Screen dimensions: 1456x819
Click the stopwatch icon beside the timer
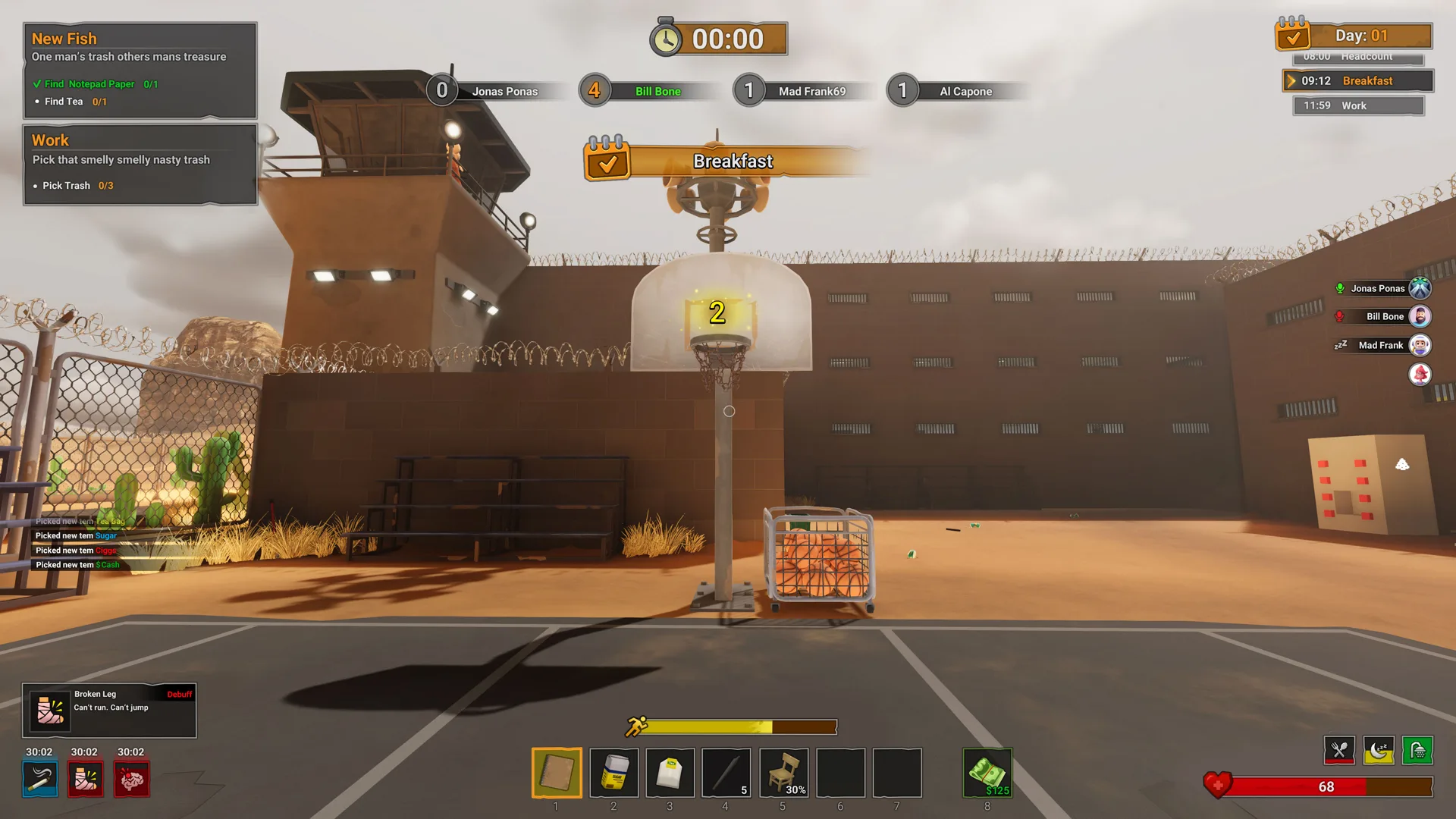tap(666, 37)
